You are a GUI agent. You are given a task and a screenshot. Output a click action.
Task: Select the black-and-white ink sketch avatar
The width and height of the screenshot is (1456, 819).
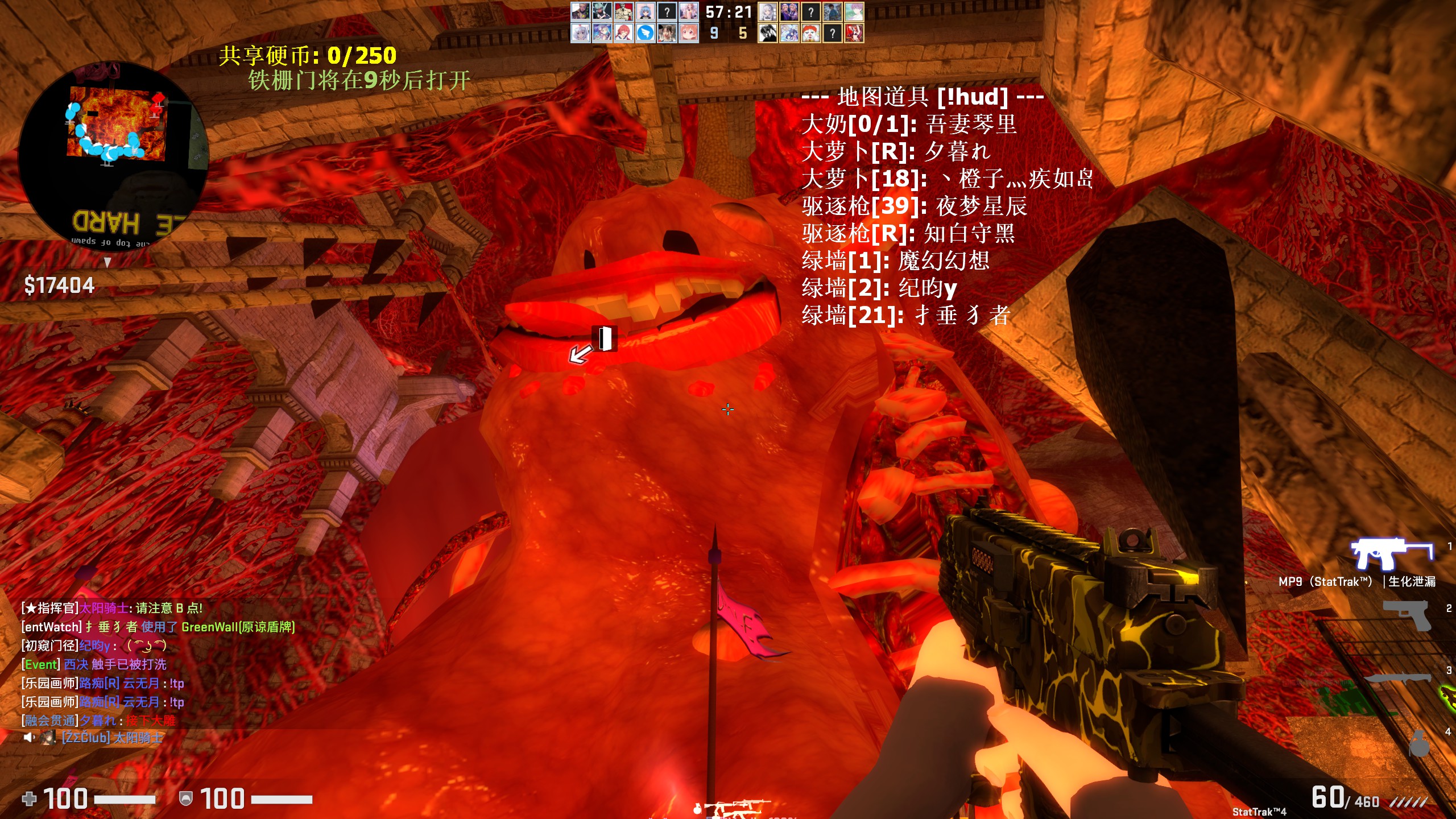click(767, 33)
